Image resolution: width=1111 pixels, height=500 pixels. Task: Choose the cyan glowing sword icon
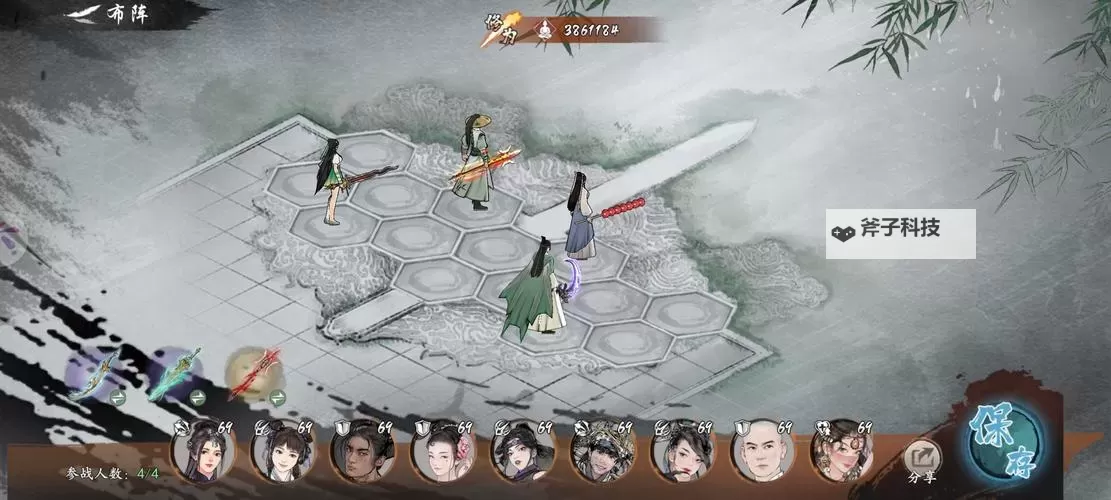pyautogui.click(x=175, y=372)
